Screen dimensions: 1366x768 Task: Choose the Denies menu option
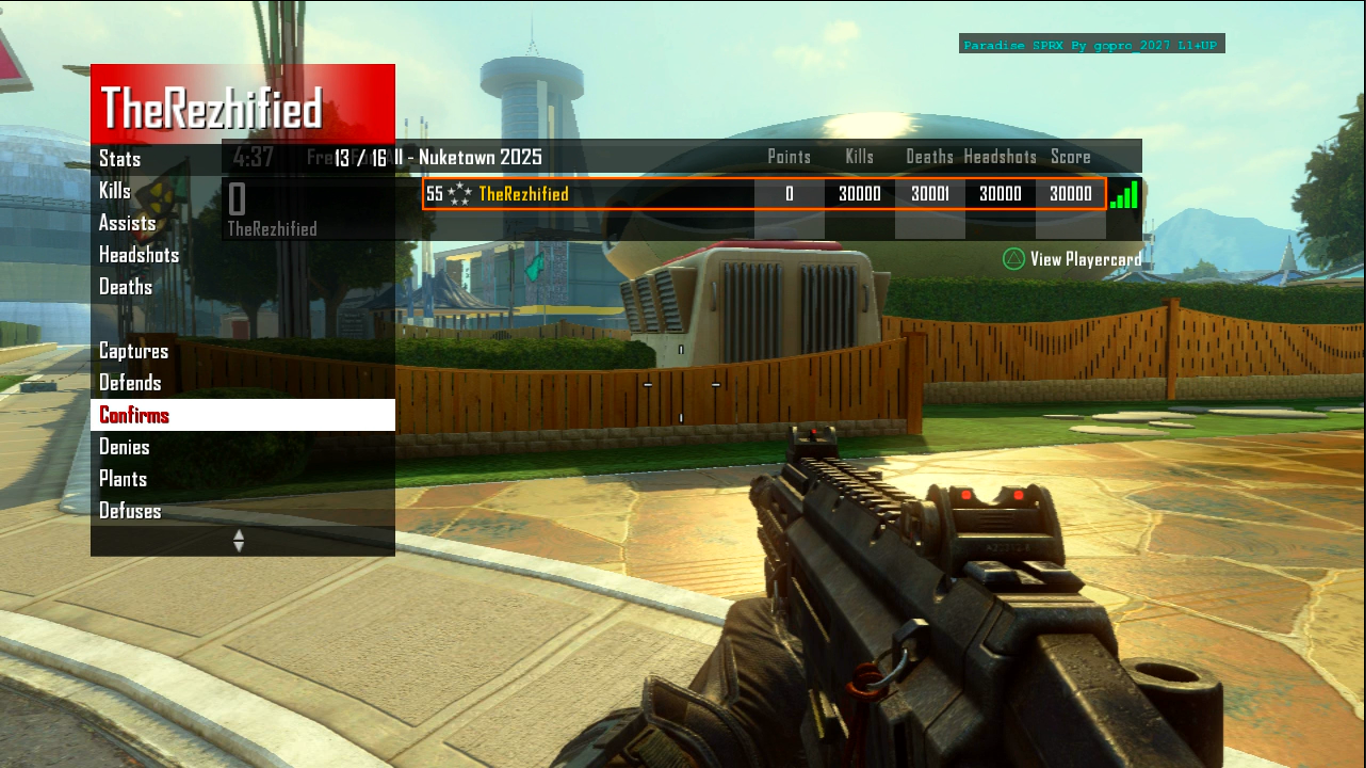(124, 447)
